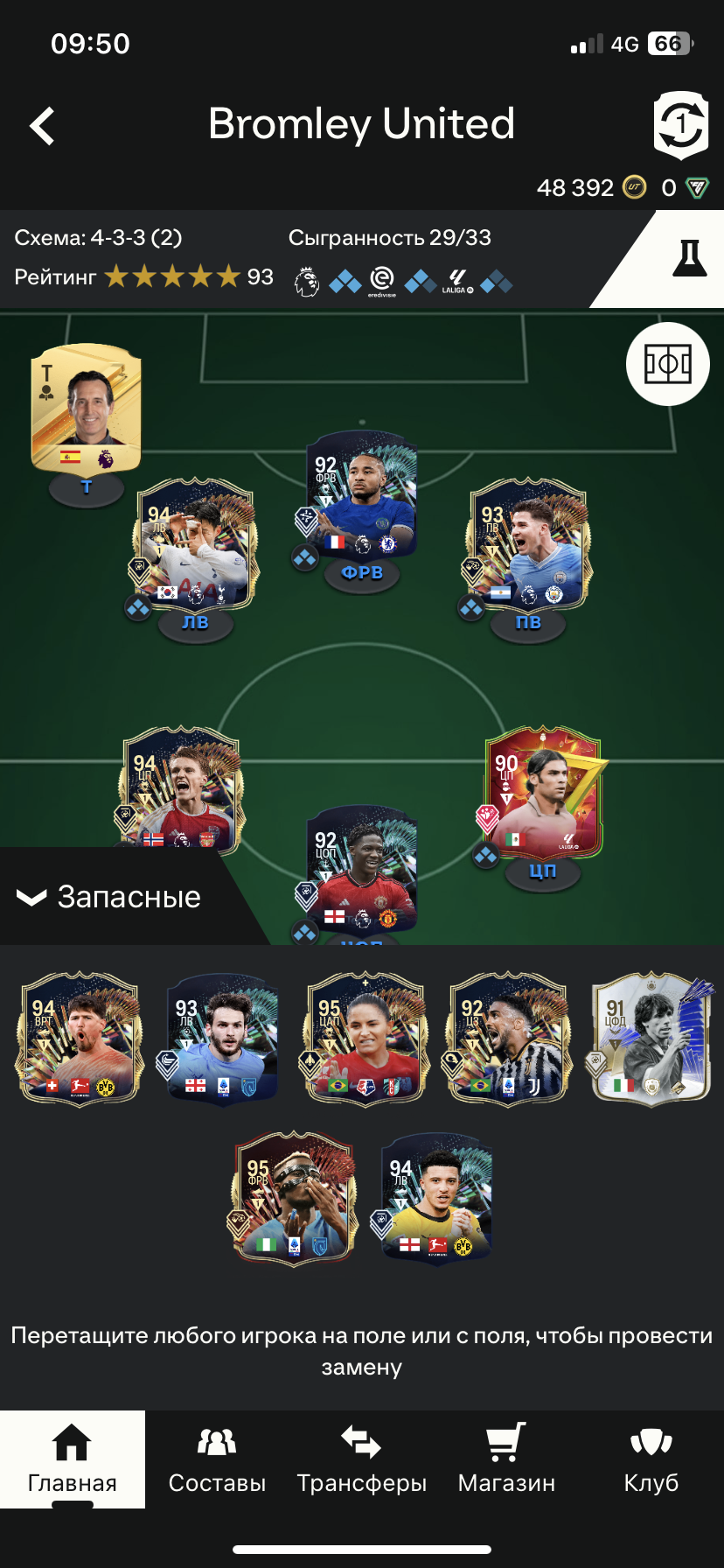Toggle the pitch view button

tap(668, 364)
